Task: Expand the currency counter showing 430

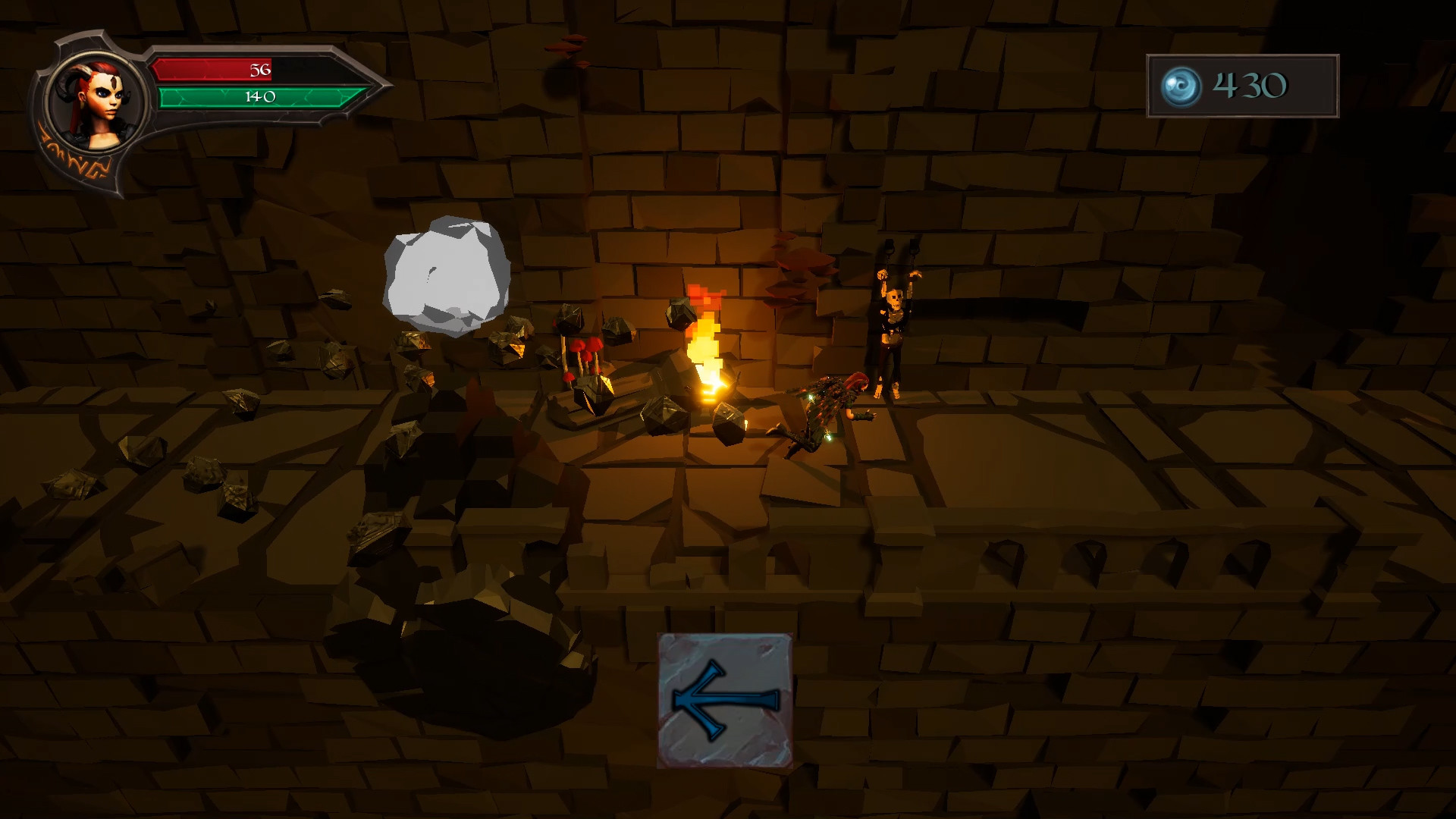Action: (1244, 86)
